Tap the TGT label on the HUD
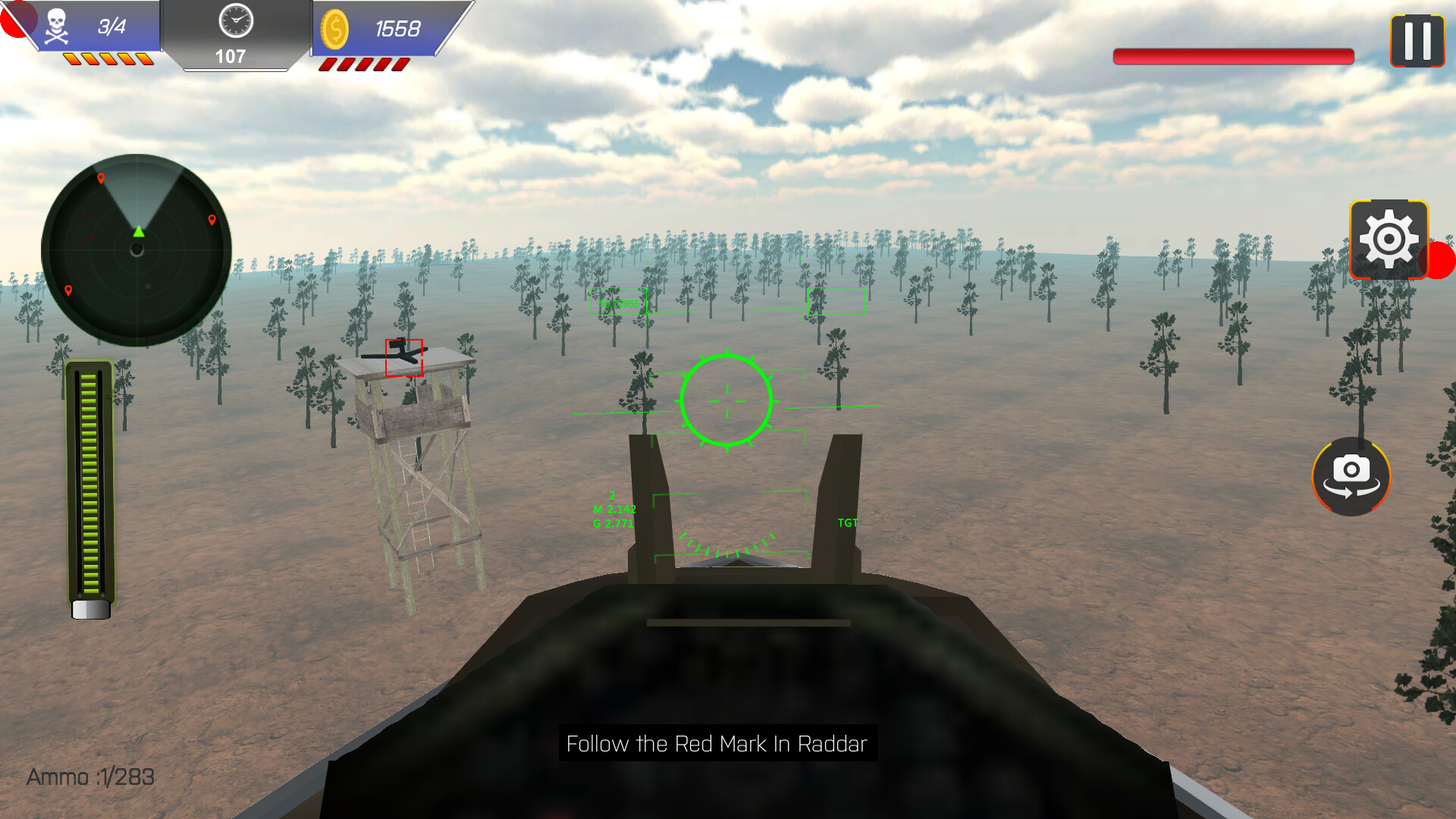 tap(847, 522)
